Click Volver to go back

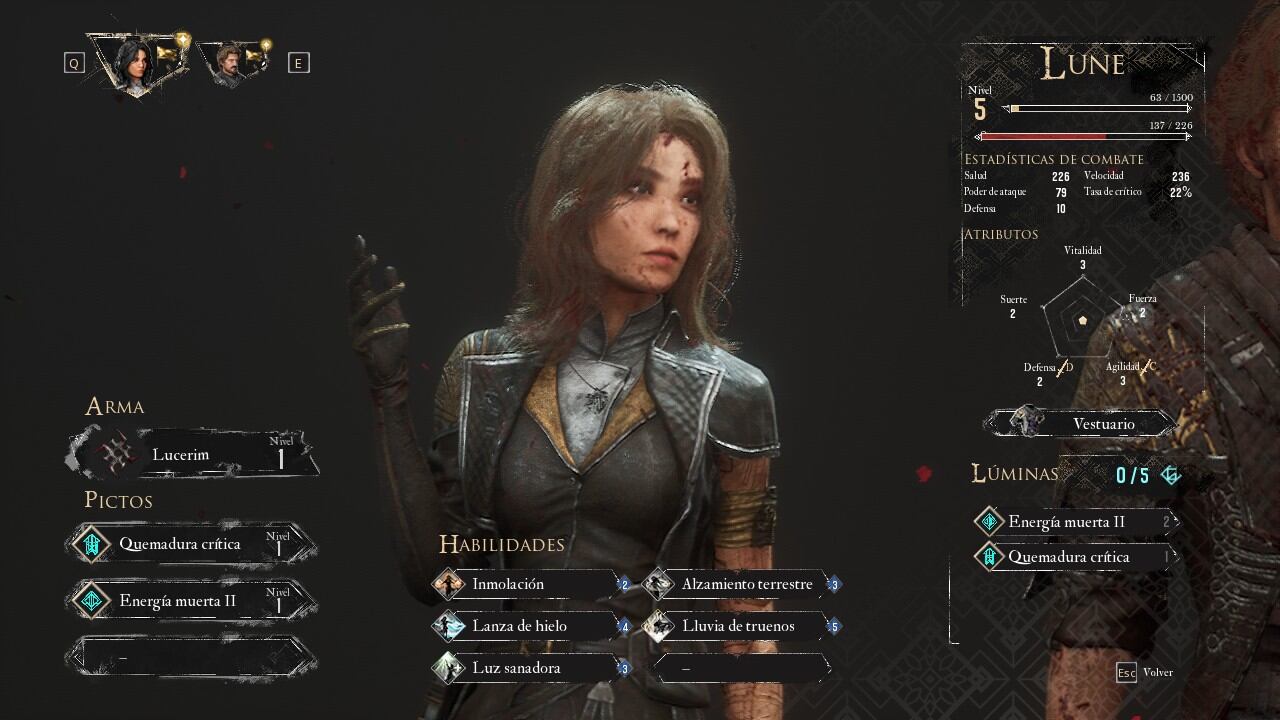click(x=1146, y=672)
